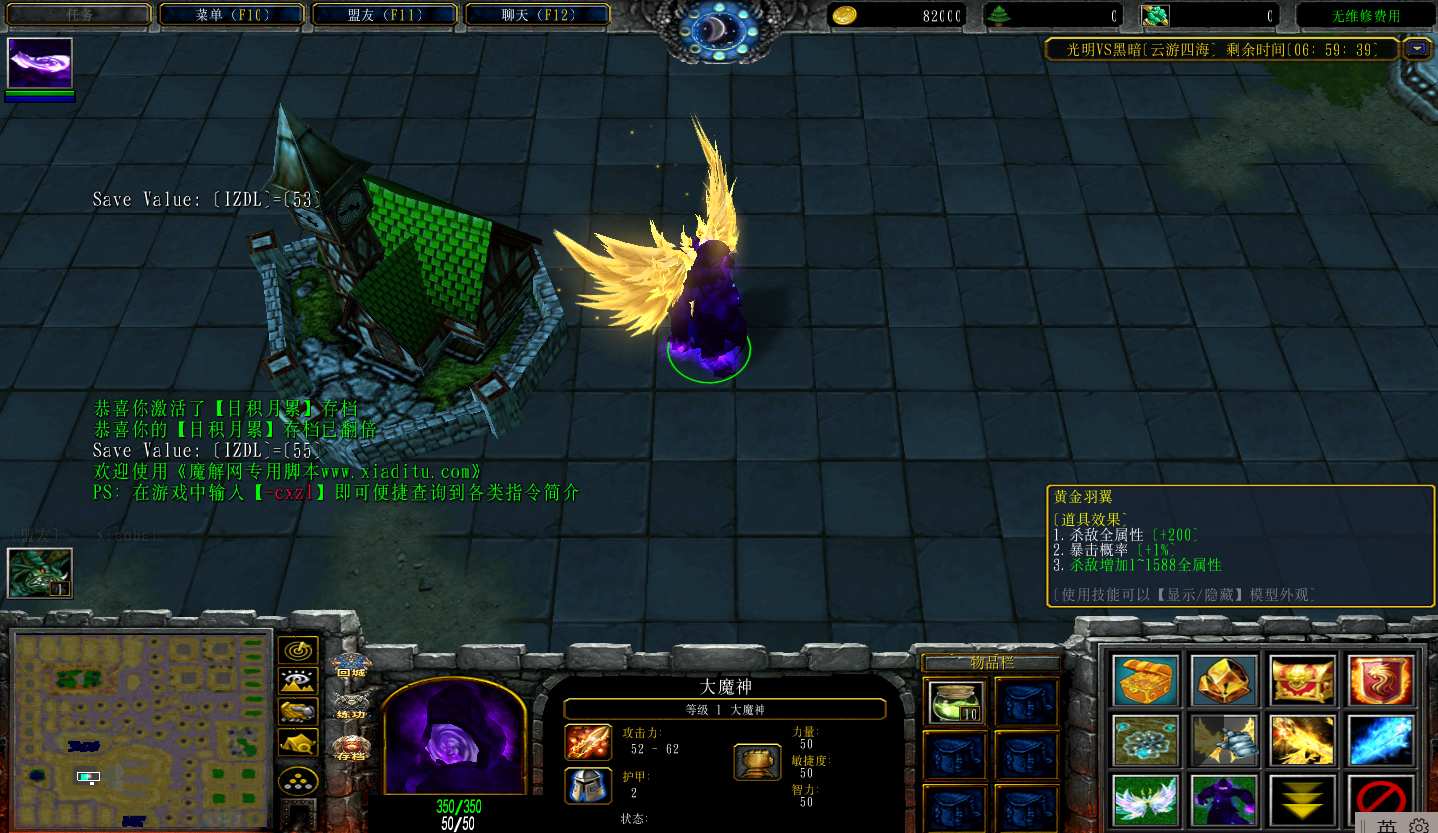Image resolution: width=1438 pixels, height=833 pixels.
Task: Open the 盟友 (F11) allies panel
Action: click(385, 15)
